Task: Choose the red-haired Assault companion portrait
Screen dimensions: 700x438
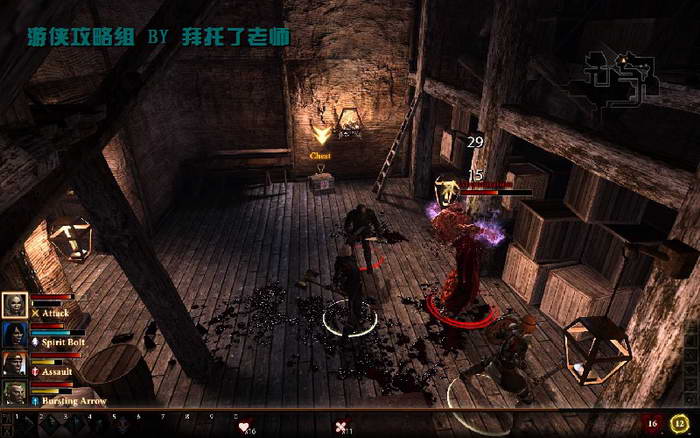Action: 14,363
